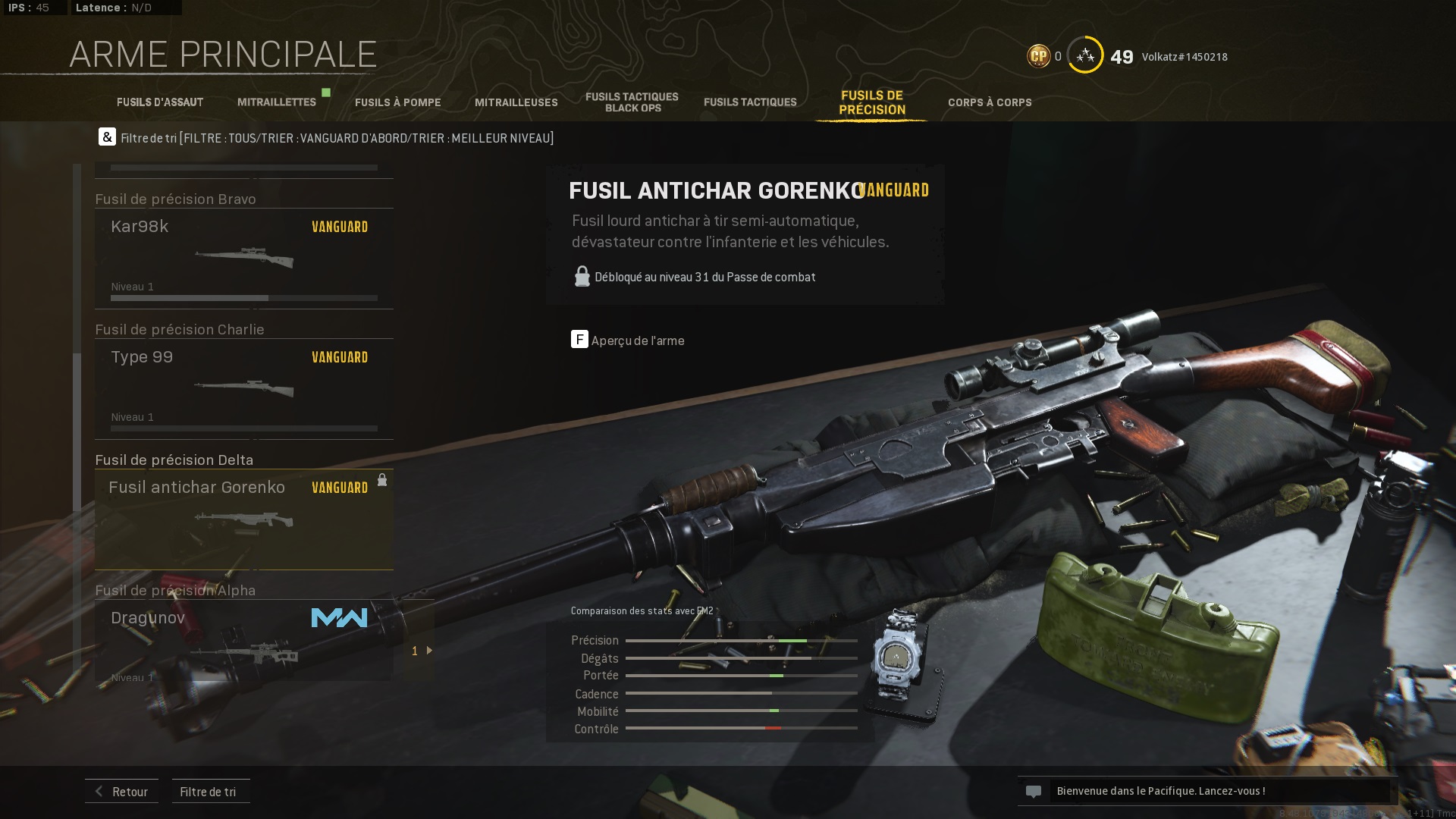Open the Corps à corps category
1456x819 pixels.
(990, 102)
